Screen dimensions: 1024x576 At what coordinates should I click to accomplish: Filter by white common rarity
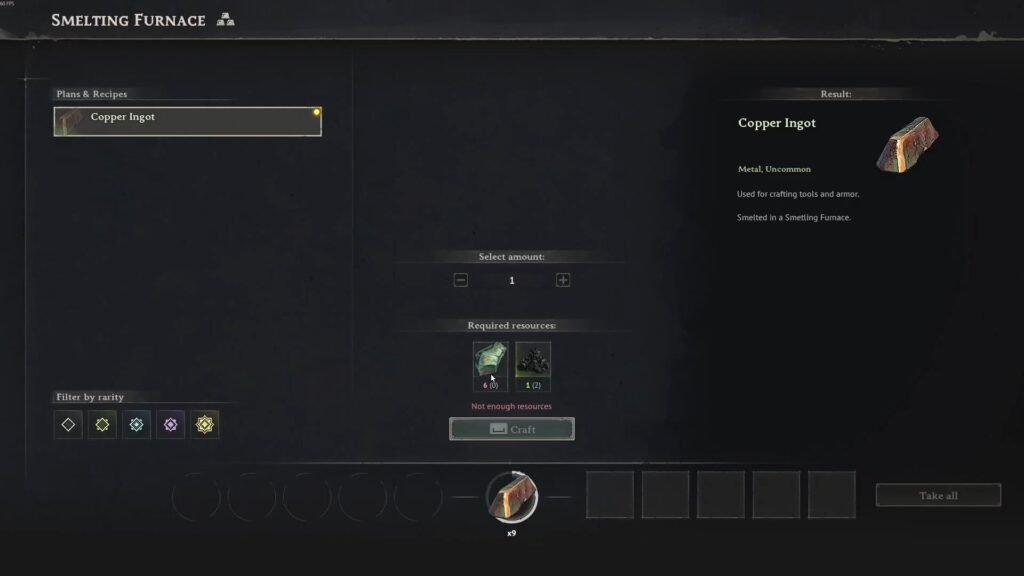pos(68,424)
